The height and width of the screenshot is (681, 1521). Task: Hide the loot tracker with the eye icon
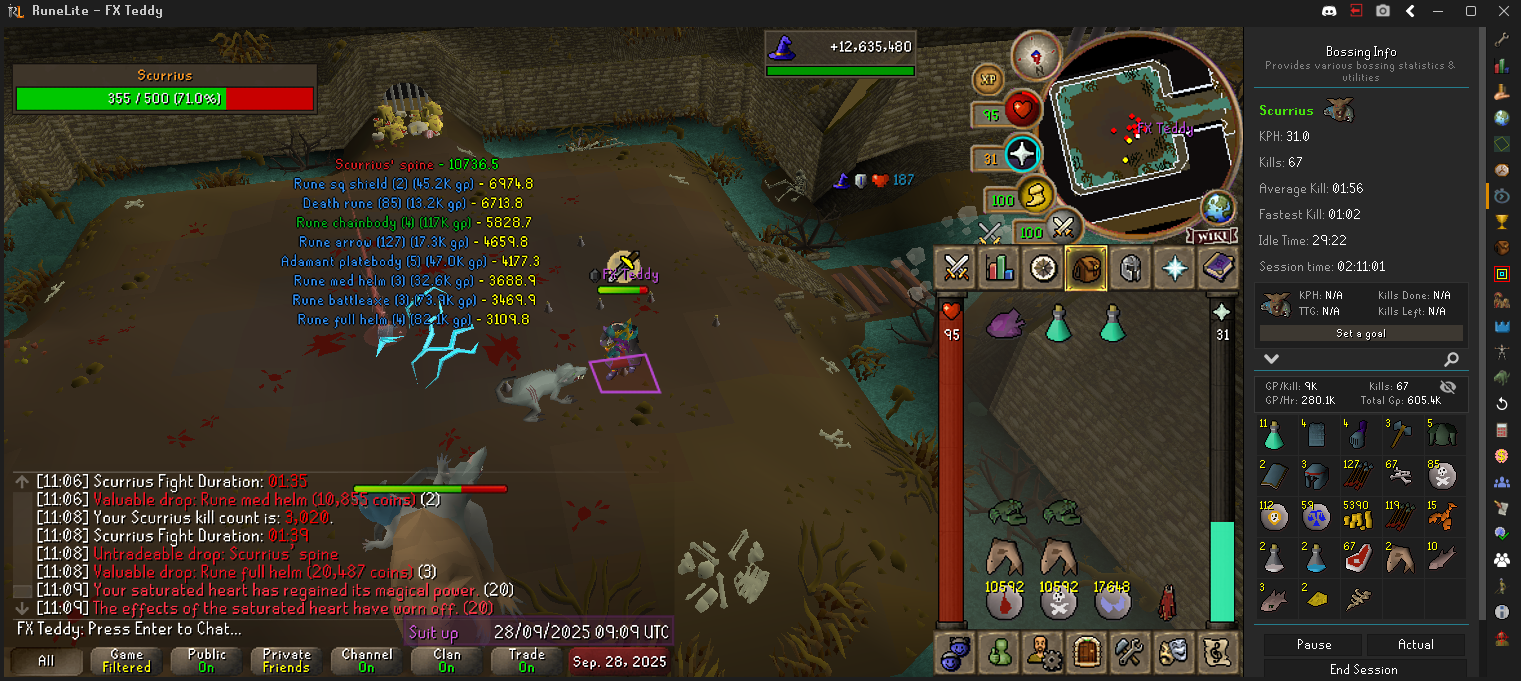[x=1447, y=386]
